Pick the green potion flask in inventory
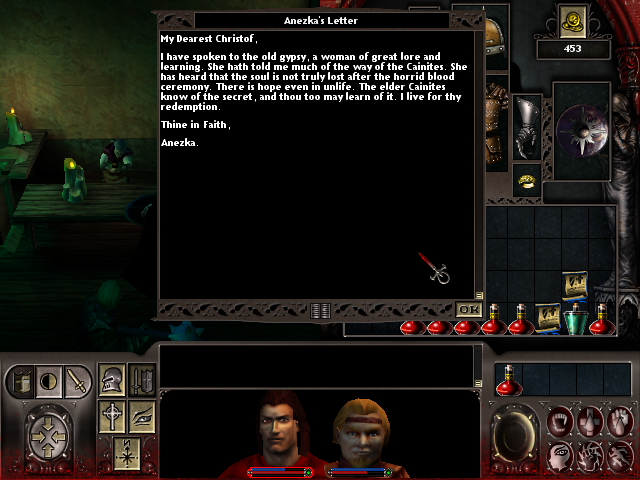Image resolution: width=640 pixels, height=480 pixels. click(x=574, y=321)
